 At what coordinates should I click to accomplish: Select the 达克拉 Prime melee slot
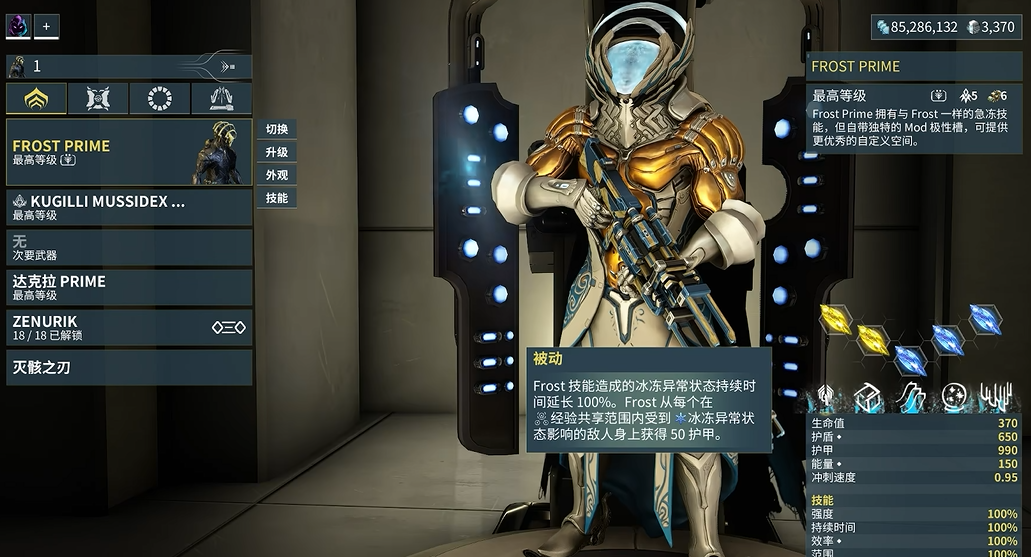click(x=129, y=287)
